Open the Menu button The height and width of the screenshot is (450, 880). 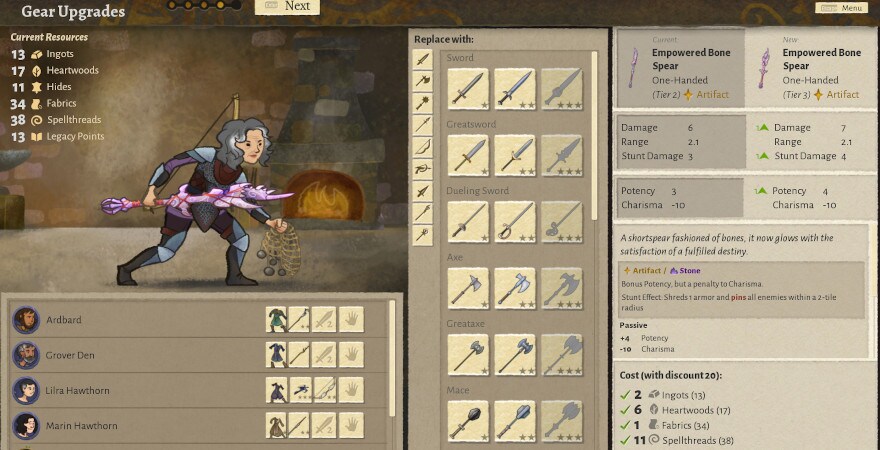click(x=840, y=8)
